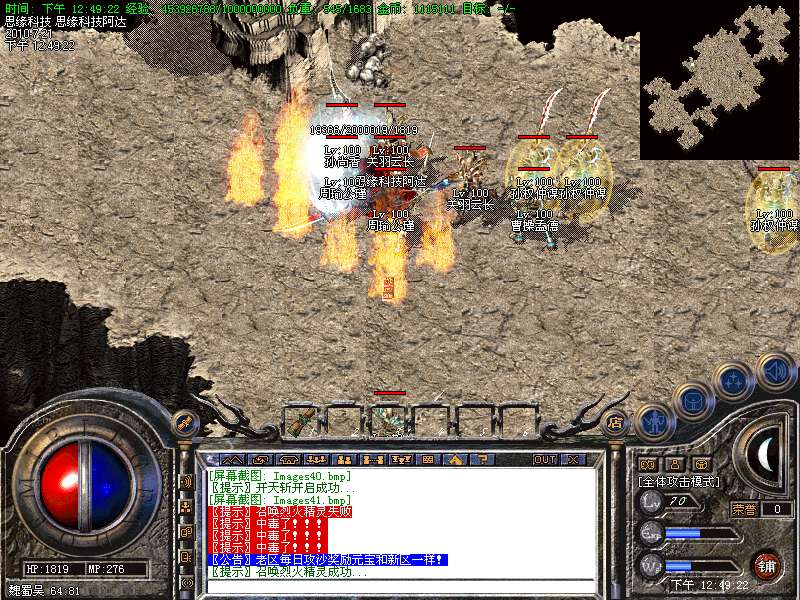Select the belt slot with the scroll item
This screenshot has height=600, width=800.
pos(300,422)
